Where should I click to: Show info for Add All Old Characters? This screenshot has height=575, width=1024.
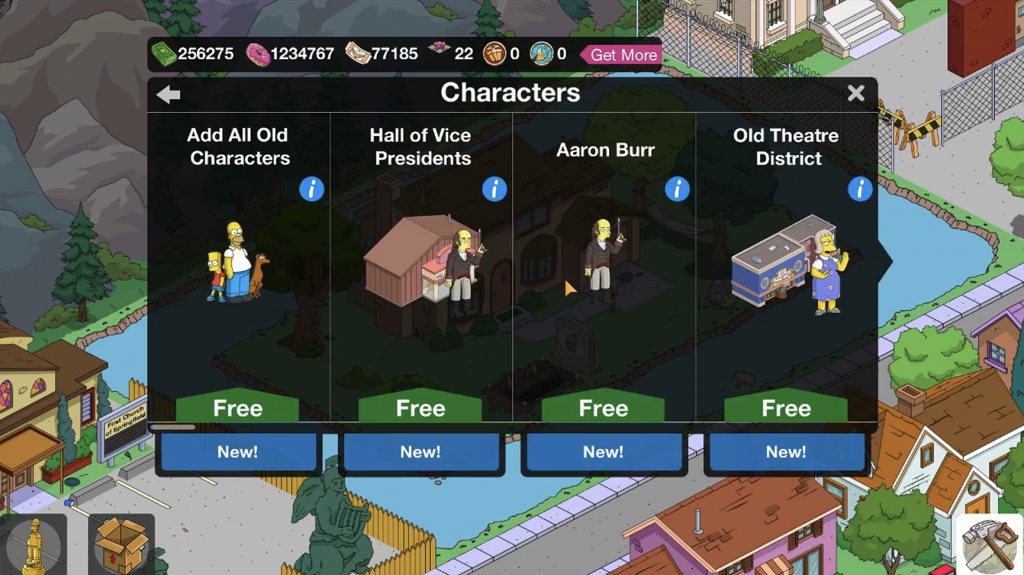[x=312, y=188]
